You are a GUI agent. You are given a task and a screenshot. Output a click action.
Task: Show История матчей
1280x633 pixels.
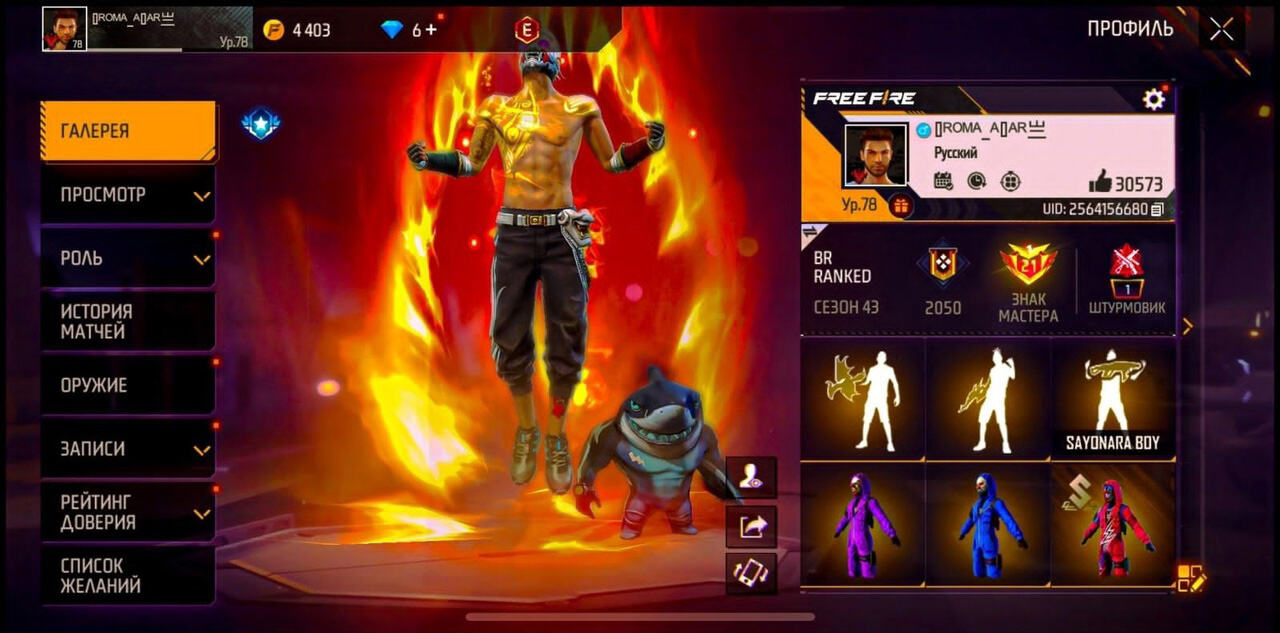tap(128, 321)
